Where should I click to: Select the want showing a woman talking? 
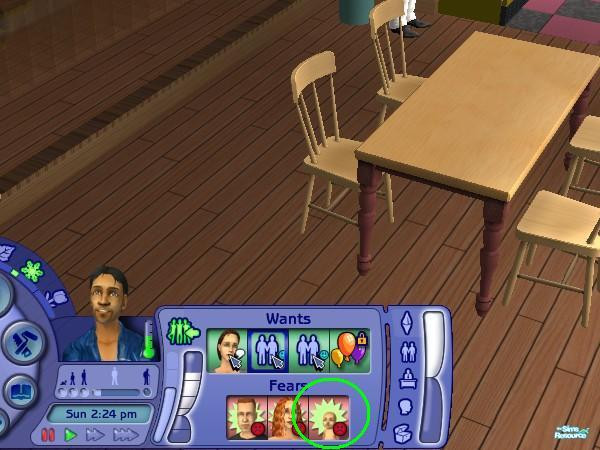(226, 351)
